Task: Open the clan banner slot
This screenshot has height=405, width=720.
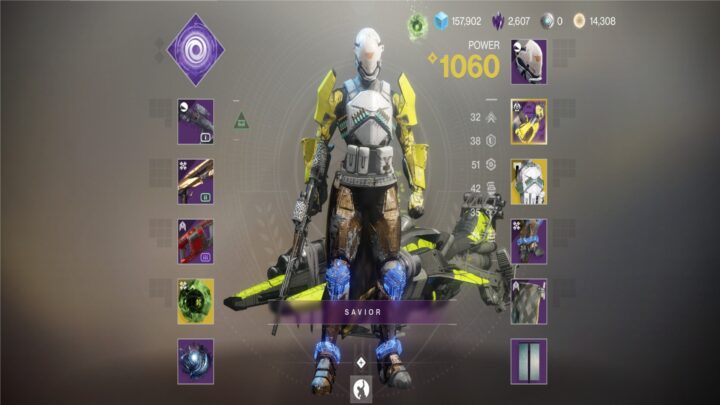Action: (x=528, y=361)
